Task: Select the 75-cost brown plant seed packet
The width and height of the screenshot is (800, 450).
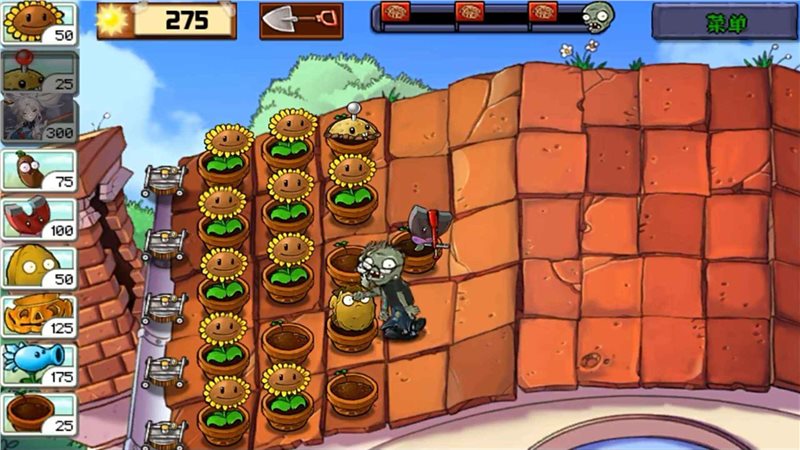Action: [x=38, y=168]
